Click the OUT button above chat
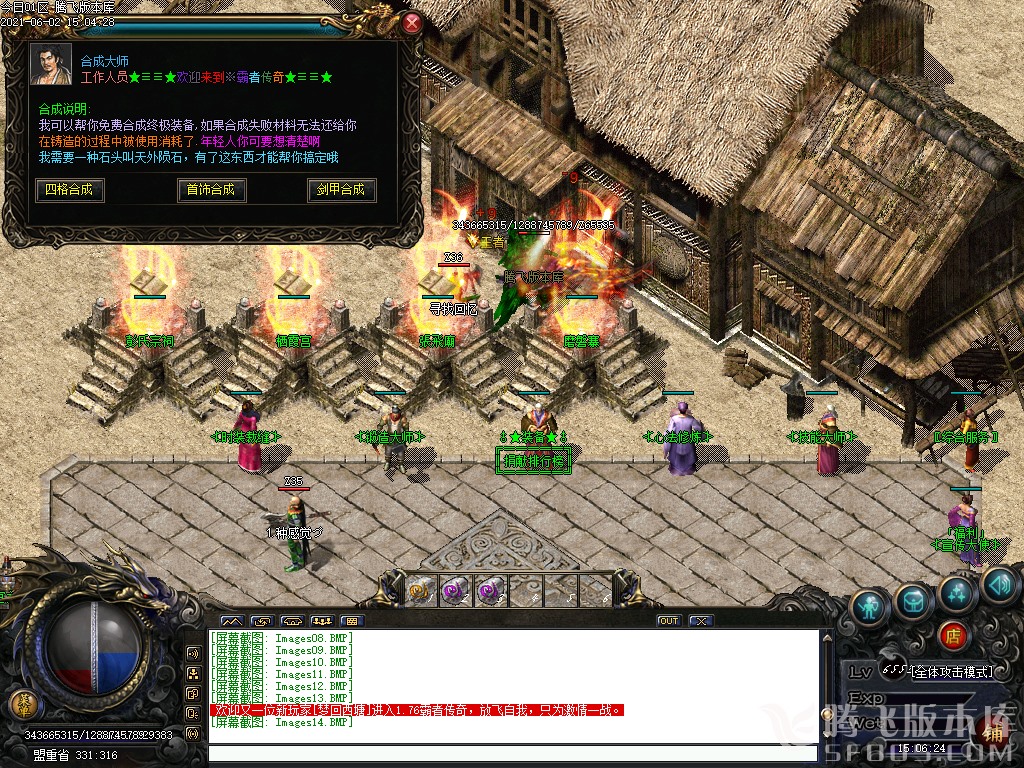The width and height of the screenshot is (1024, 768). point(668,621)
